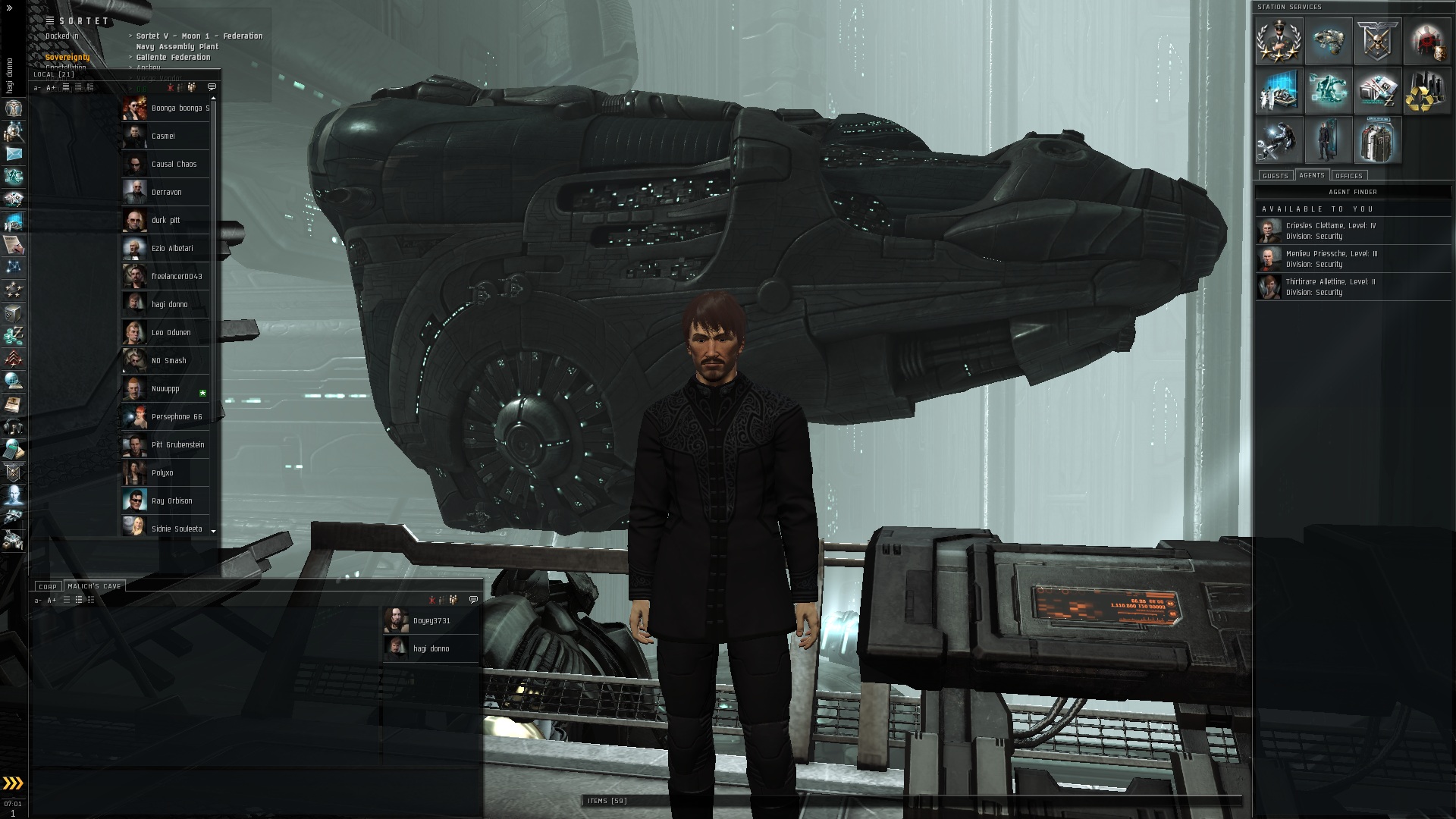Open the Militia Office skull shield icon
Viewport: 1456px width, 819px height.
[x=1377, y=42]
